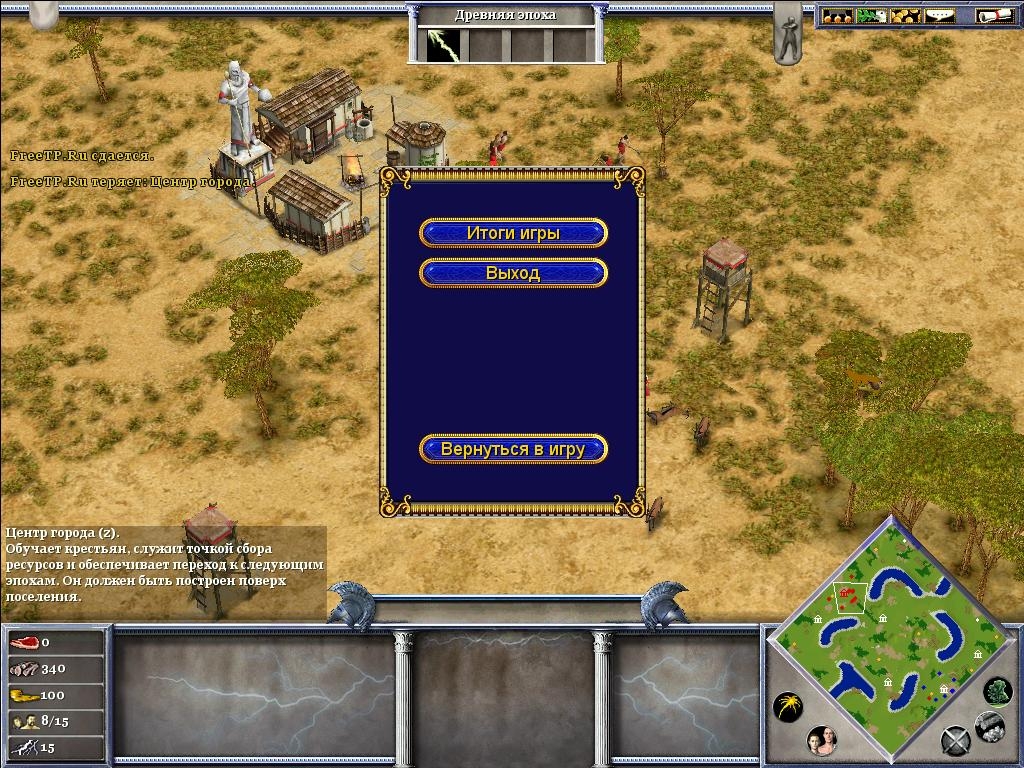The width and height of the screenshot is (1024, 768).
Task: Open the chat speech bubble icon
Action: (939, 16)
